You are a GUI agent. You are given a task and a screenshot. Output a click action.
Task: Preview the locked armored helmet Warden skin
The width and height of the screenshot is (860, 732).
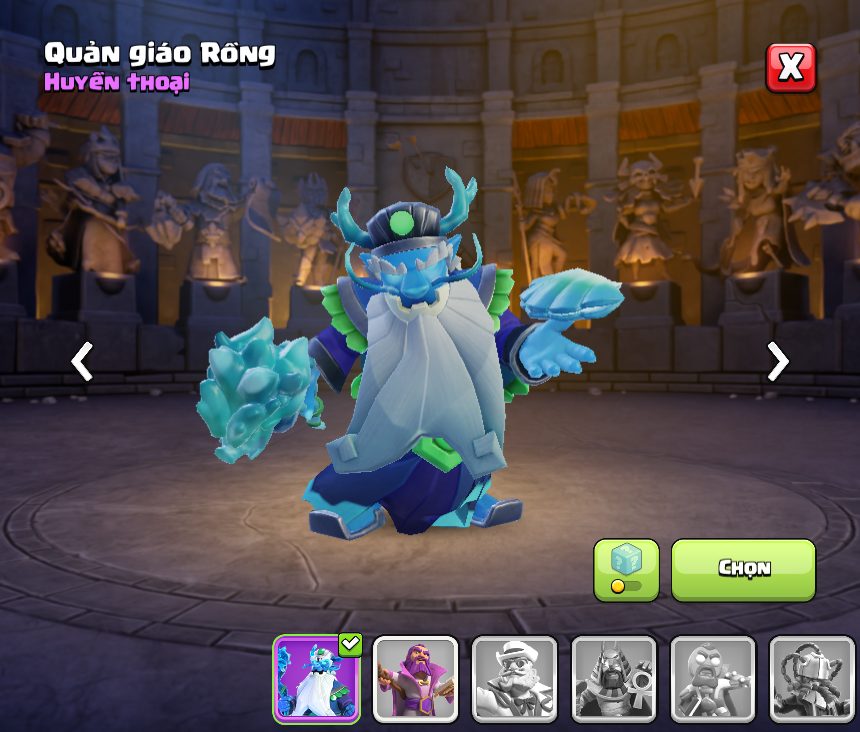[x=811, y=679]
